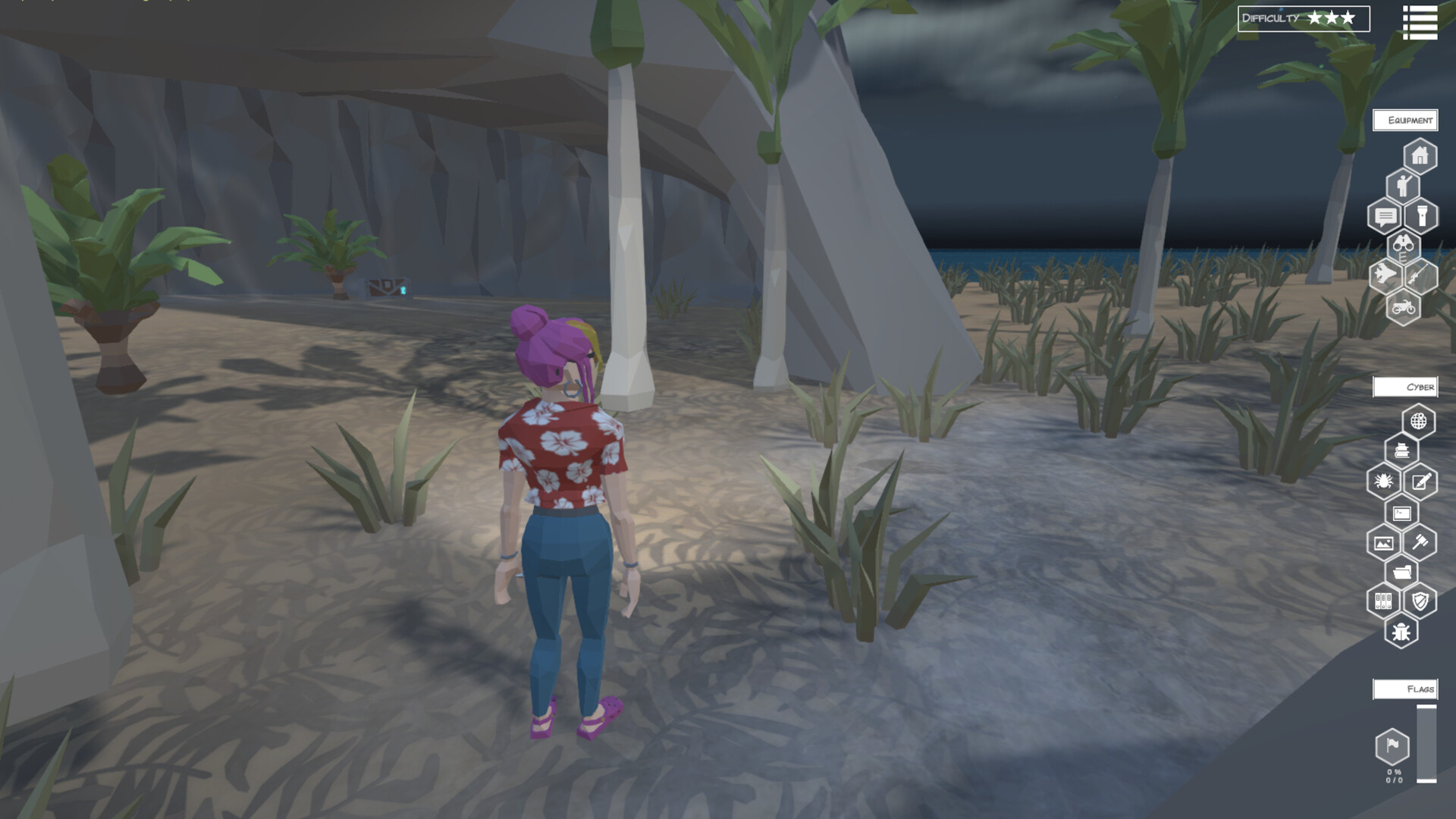This screenshot has width=1456, height=819.
Task: Toggle the hitchhiking person equipment slot
Action: [x=1403, y=185]
